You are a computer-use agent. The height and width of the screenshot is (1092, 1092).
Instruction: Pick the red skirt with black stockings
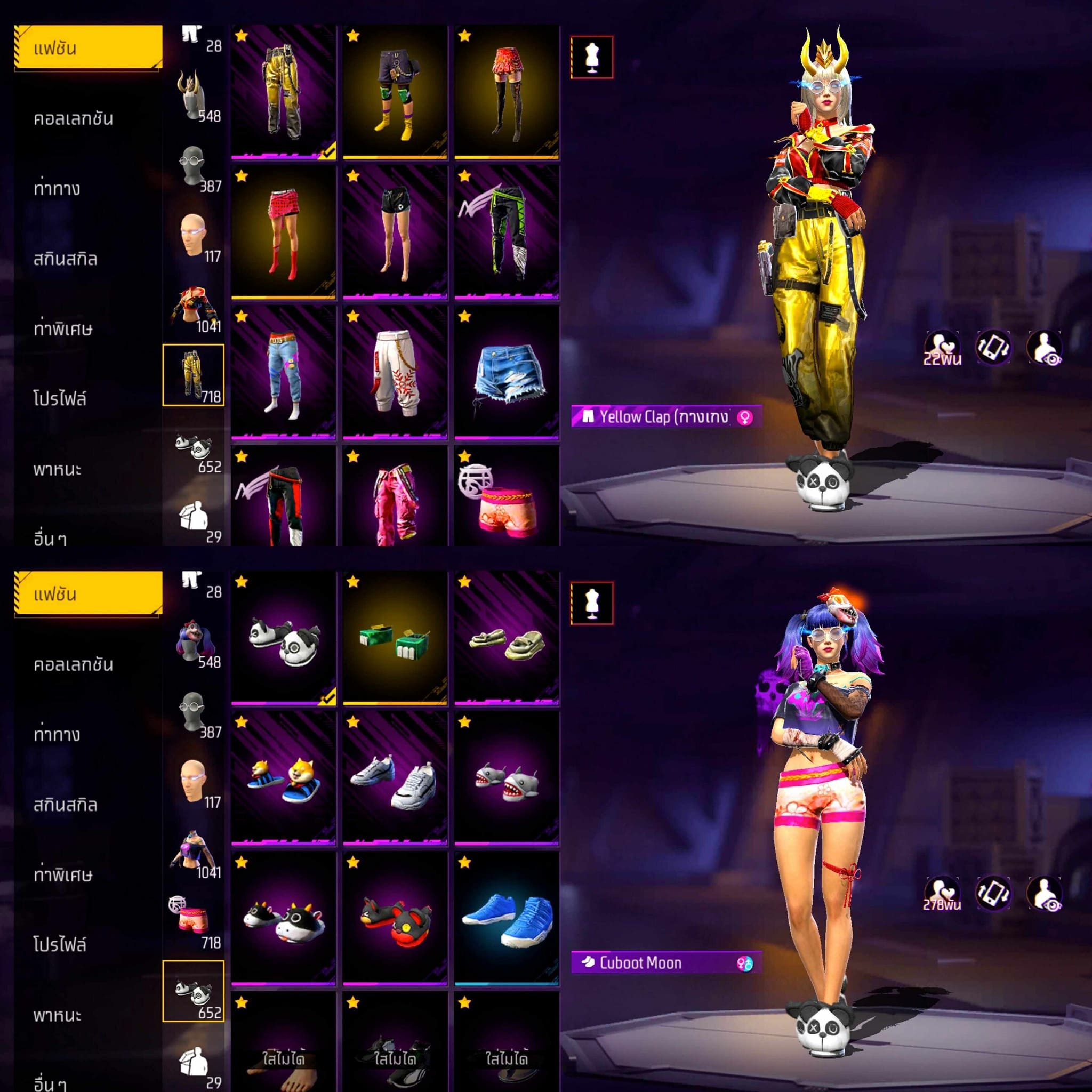coord(507,92)
